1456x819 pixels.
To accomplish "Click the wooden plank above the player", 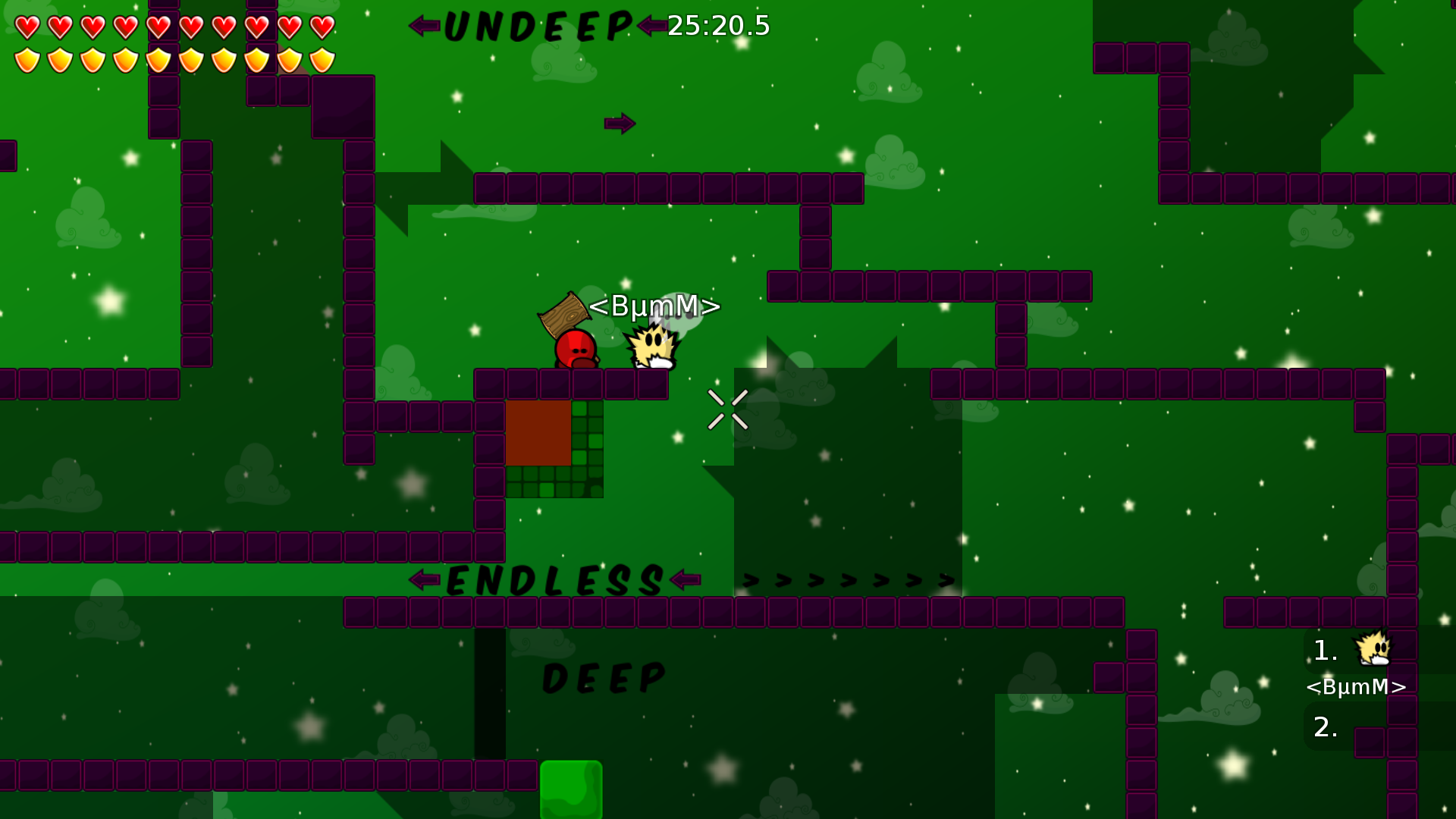I will tap(564, 314).
